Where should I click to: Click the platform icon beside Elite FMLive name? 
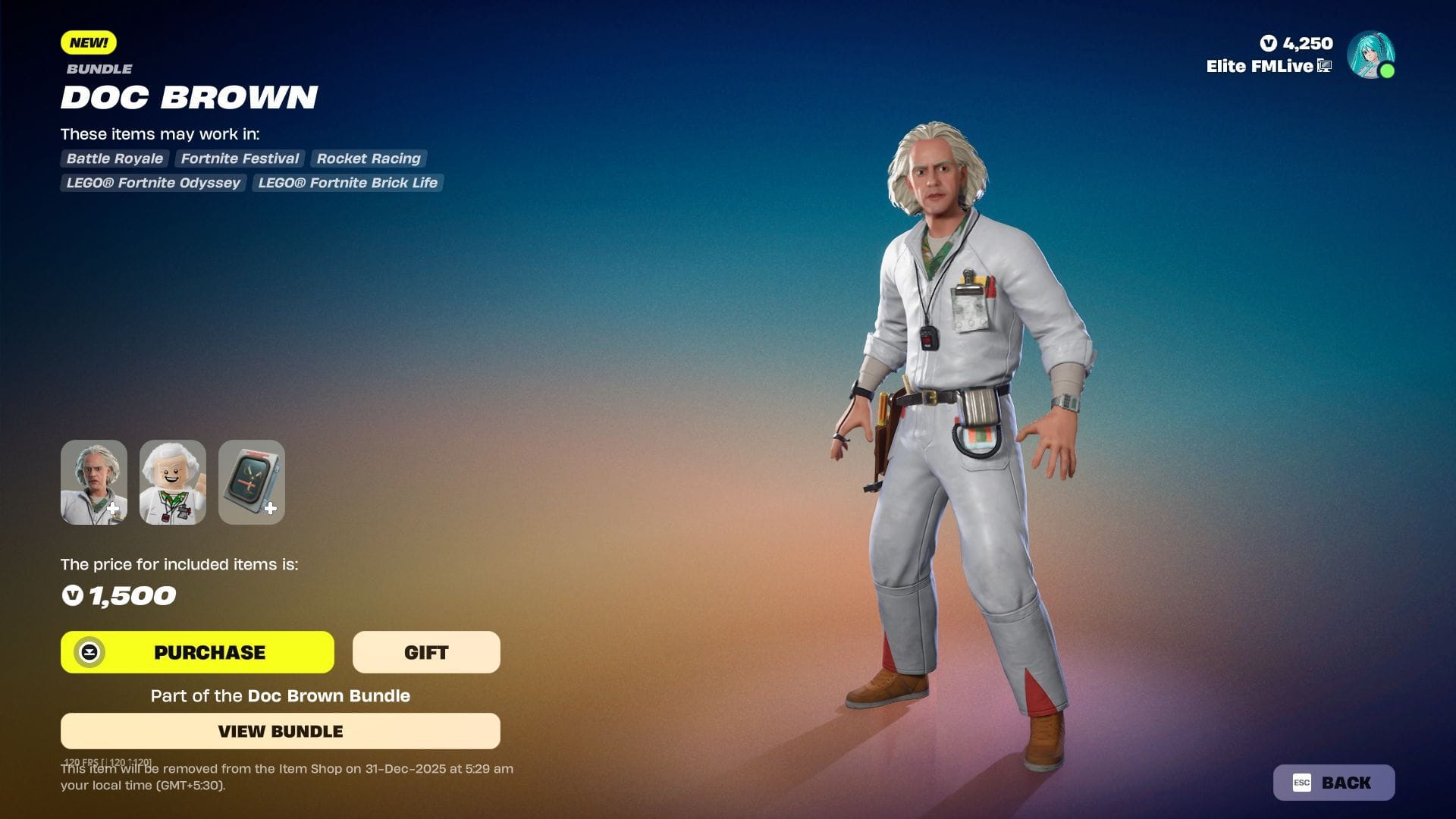[x=1324, y=66]
